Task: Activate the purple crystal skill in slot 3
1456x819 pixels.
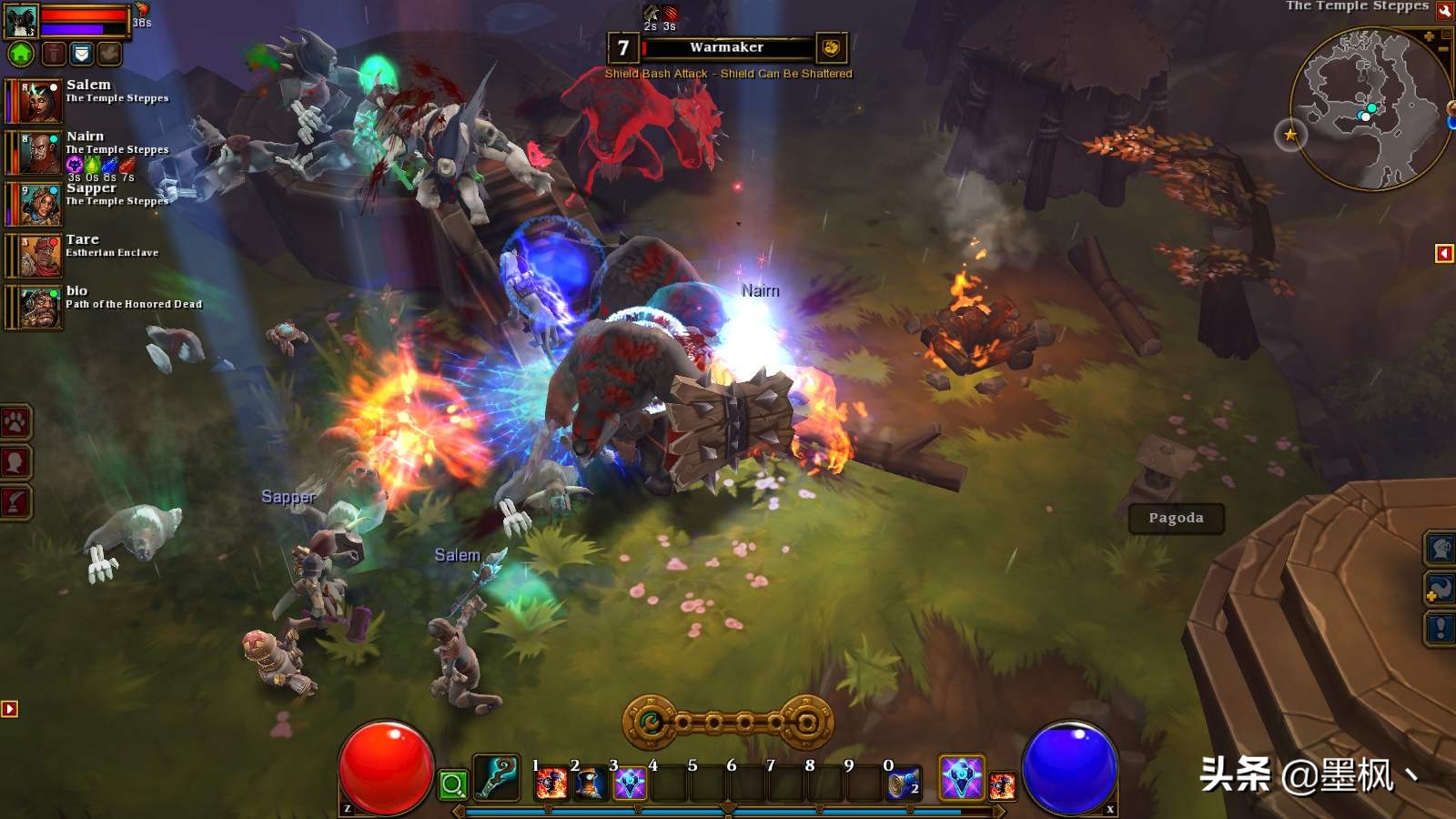Action: 629,784
